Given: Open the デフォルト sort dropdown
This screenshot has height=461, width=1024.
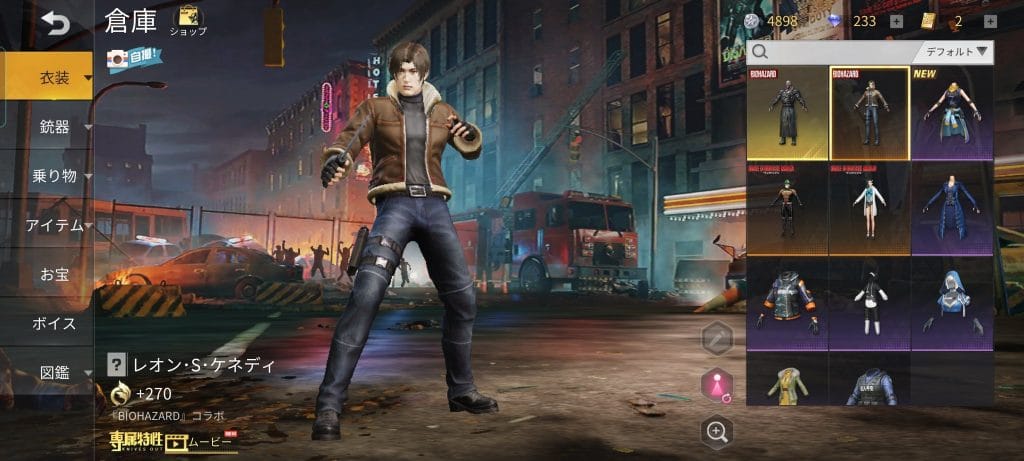Looking at the screenshot, I should (953, 52).
